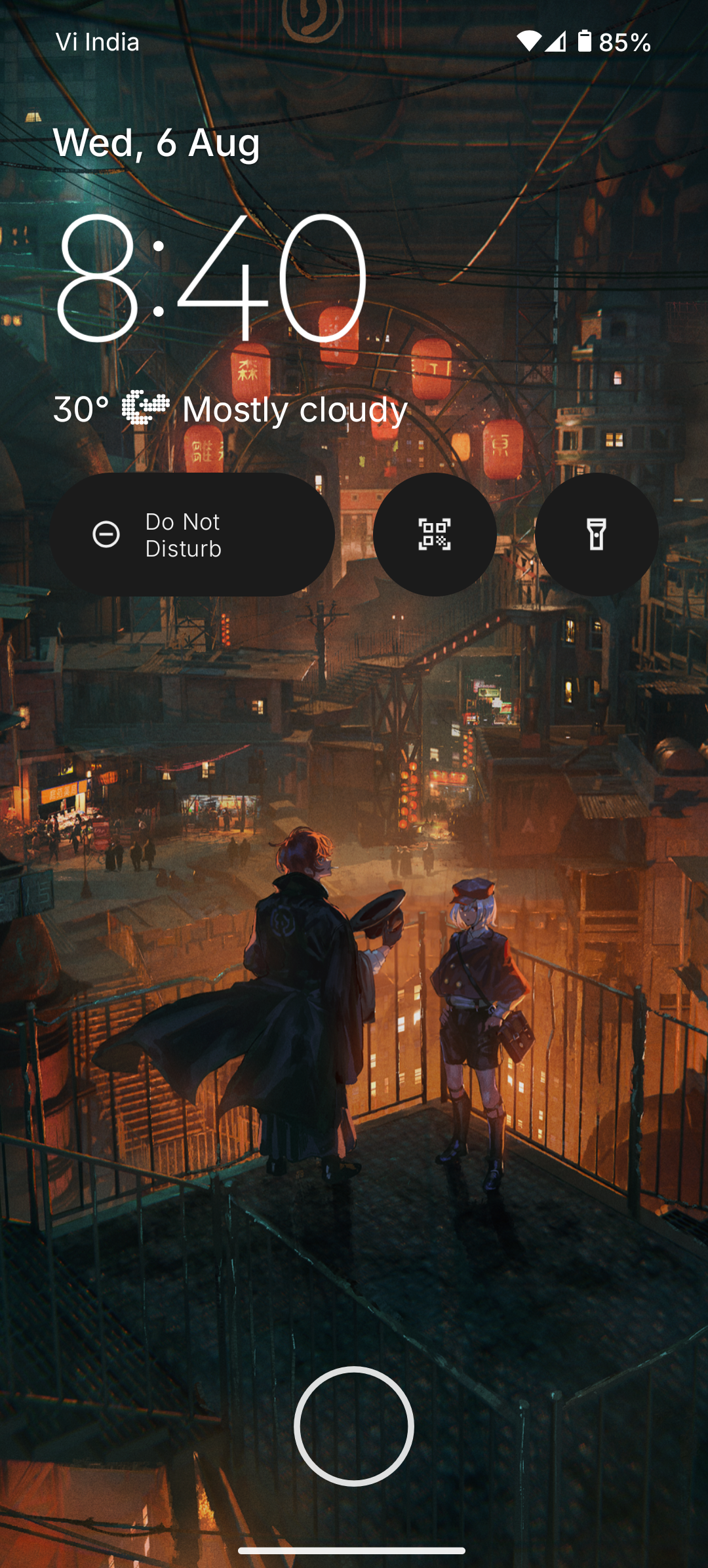Toggle the Do Not Disturb widget

[x=193, y=534]
